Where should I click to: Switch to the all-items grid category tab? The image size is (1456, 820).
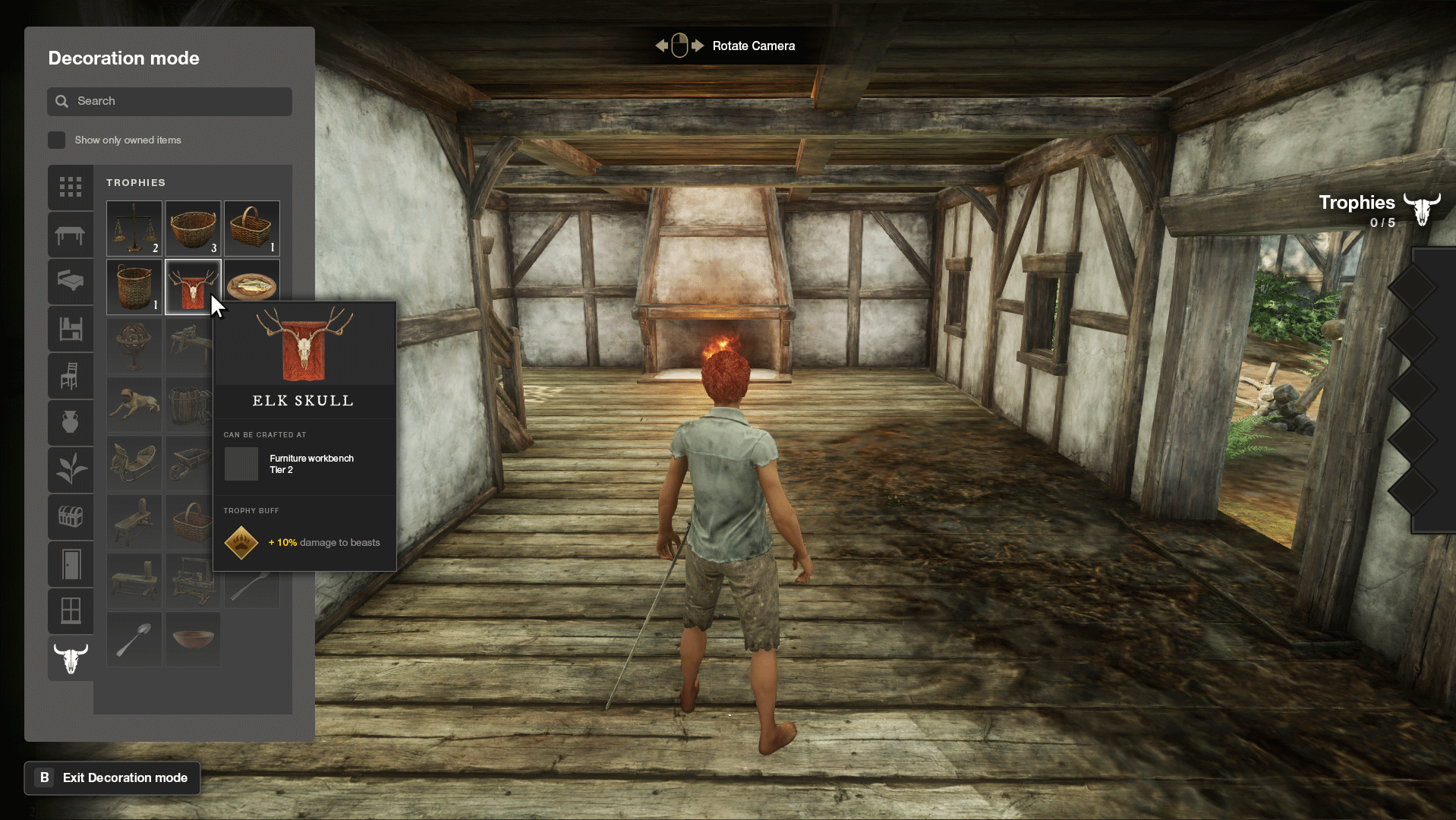pyautogui.click(x=71, y=187)
